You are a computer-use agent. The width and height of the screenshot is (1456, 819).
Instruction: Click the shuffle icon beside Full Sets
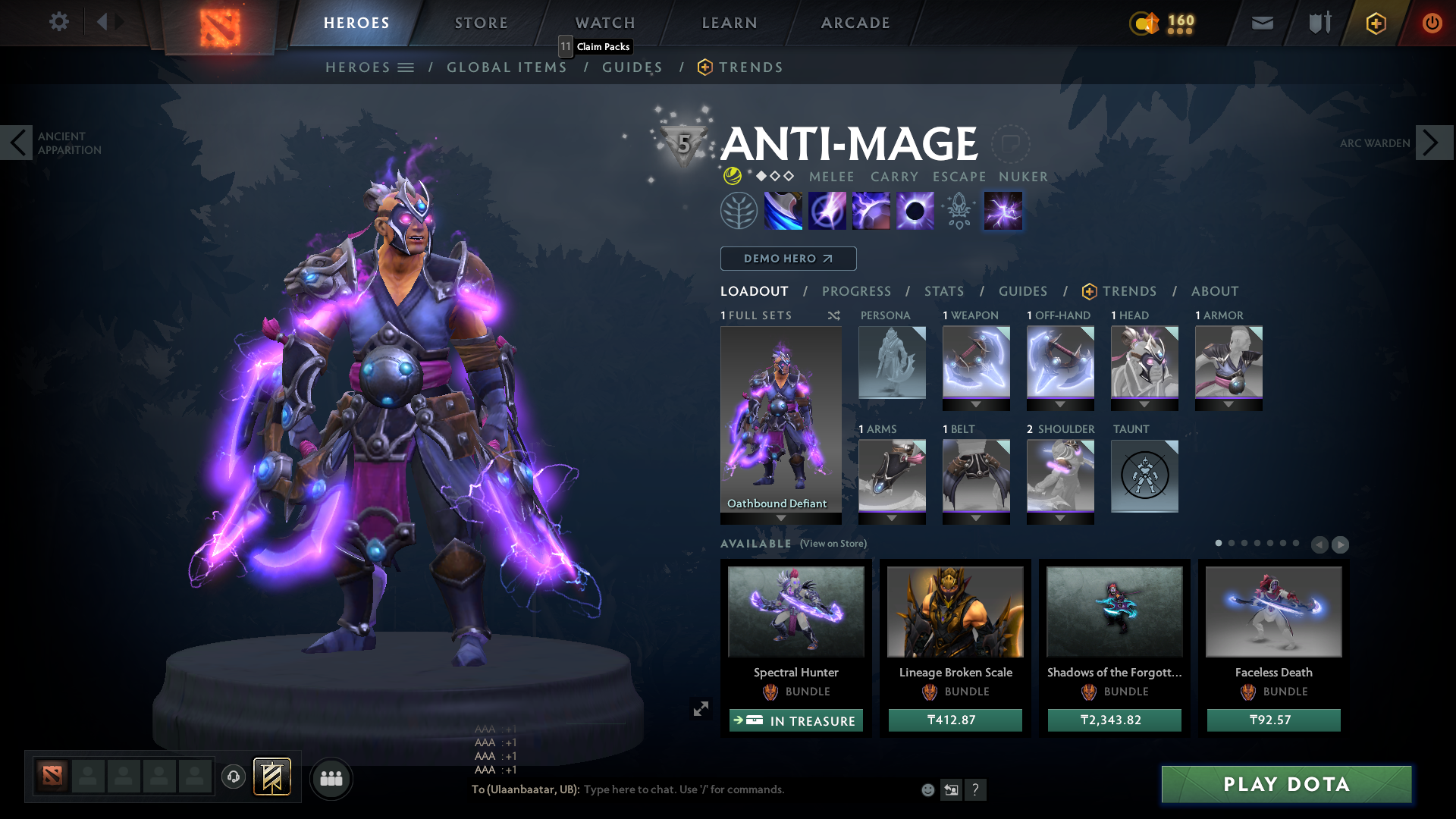coord(833,315)
